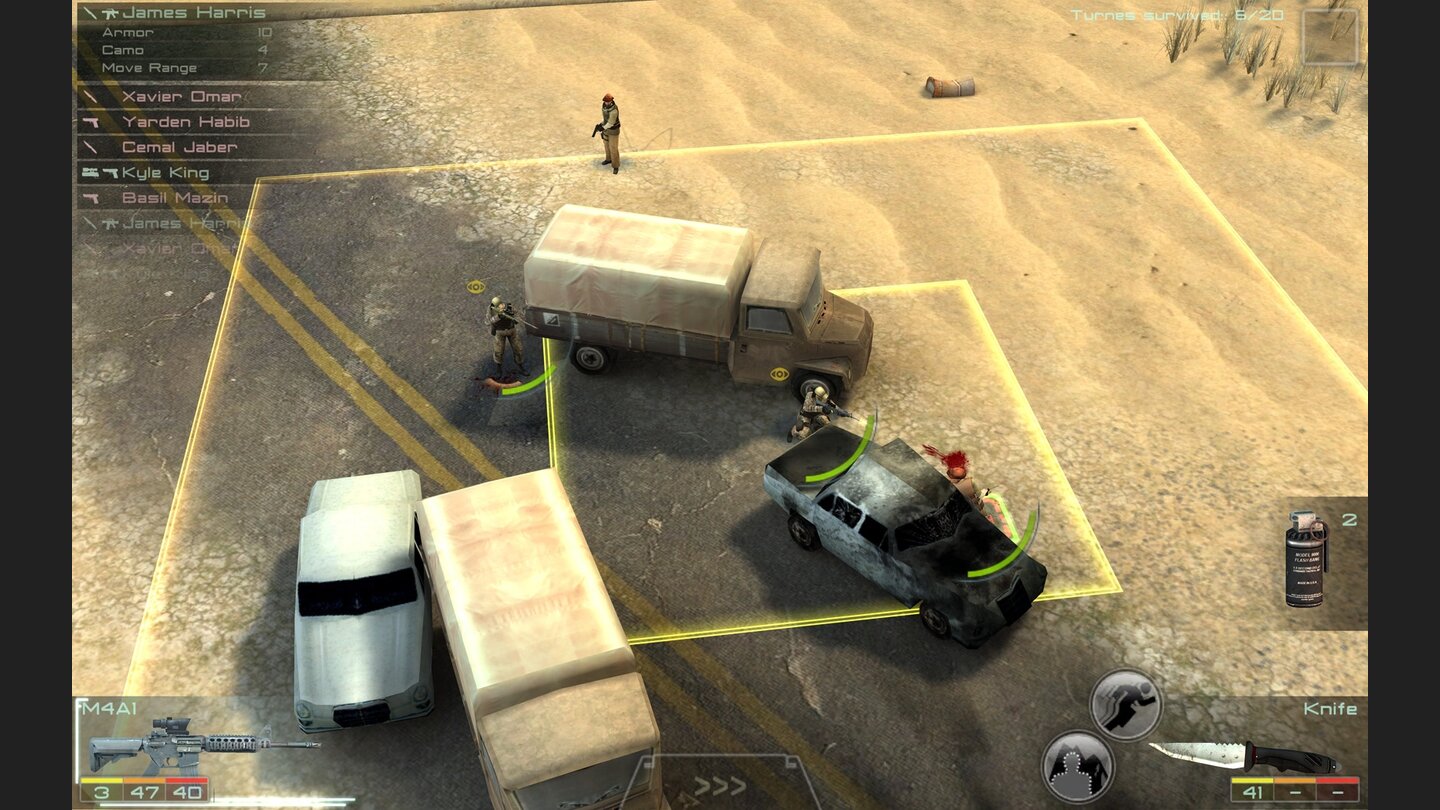
Task: Select the rifle icon beside James Harris
Action: (x=110, y=13)
